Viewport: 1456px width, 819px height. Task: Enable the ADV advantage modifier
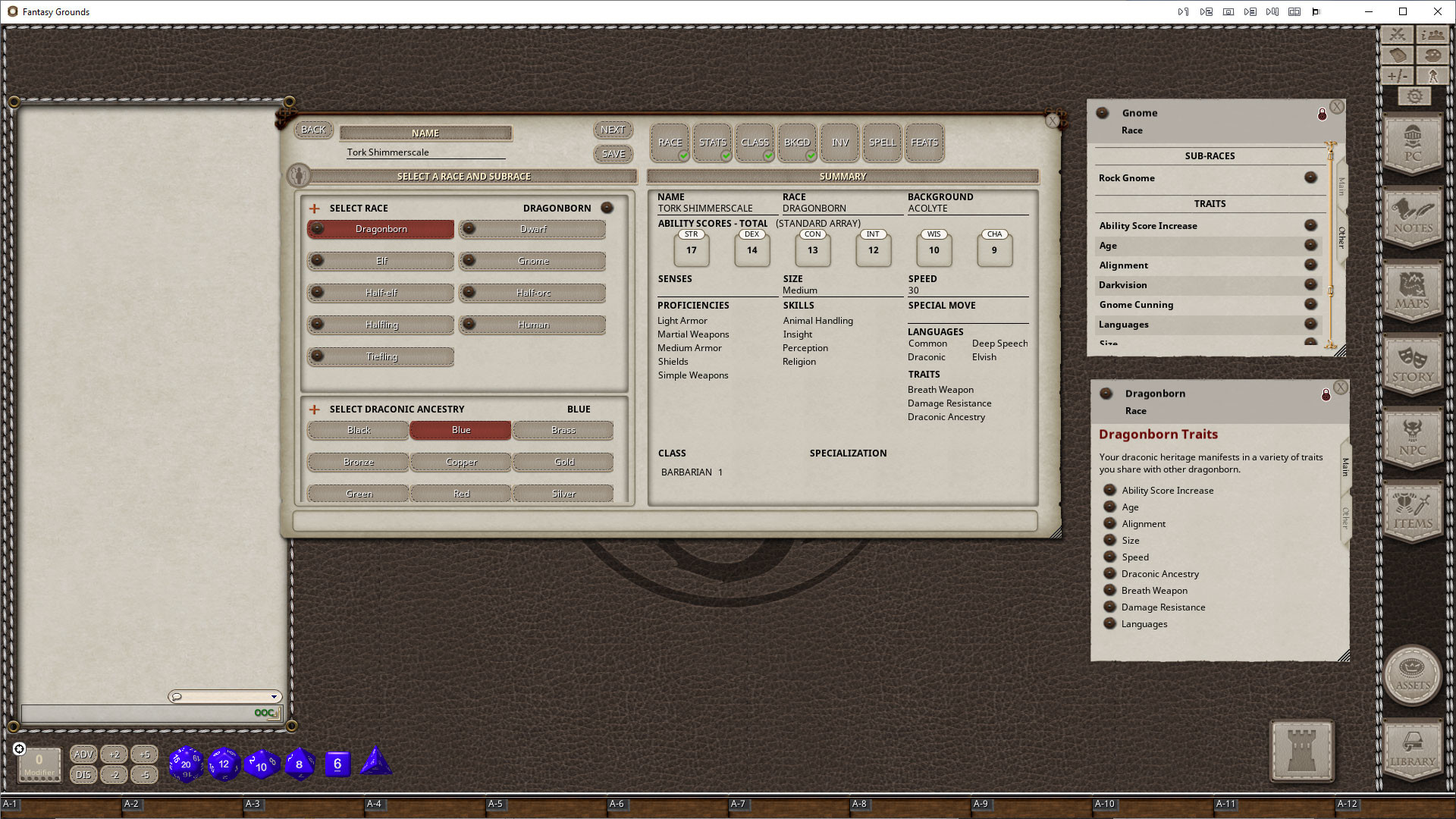tap(83, 755)
